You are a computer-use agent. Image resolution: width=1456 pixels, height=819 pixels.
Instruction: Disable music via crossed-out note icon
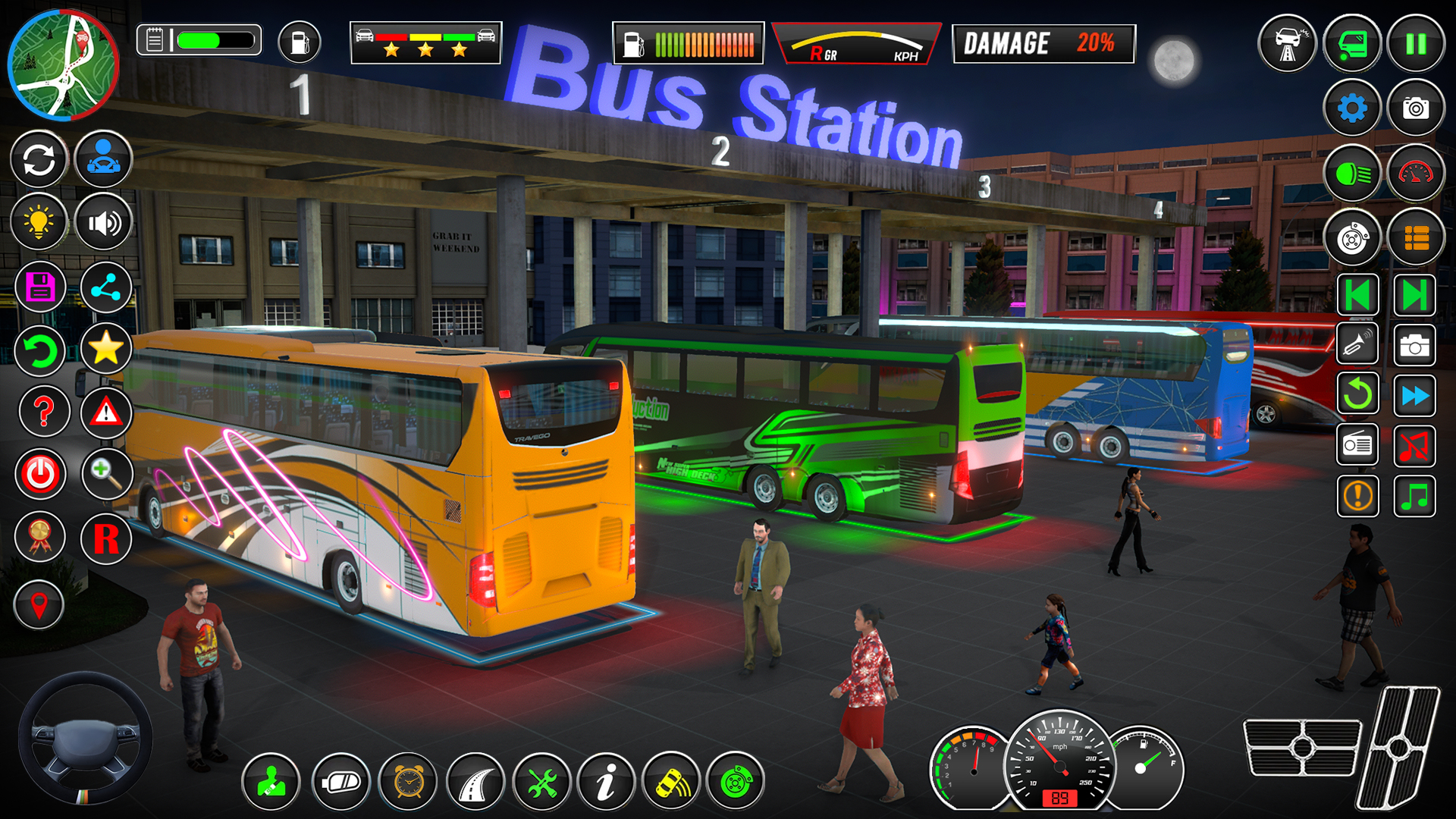pyautogui.click(x=1415, y=447)
